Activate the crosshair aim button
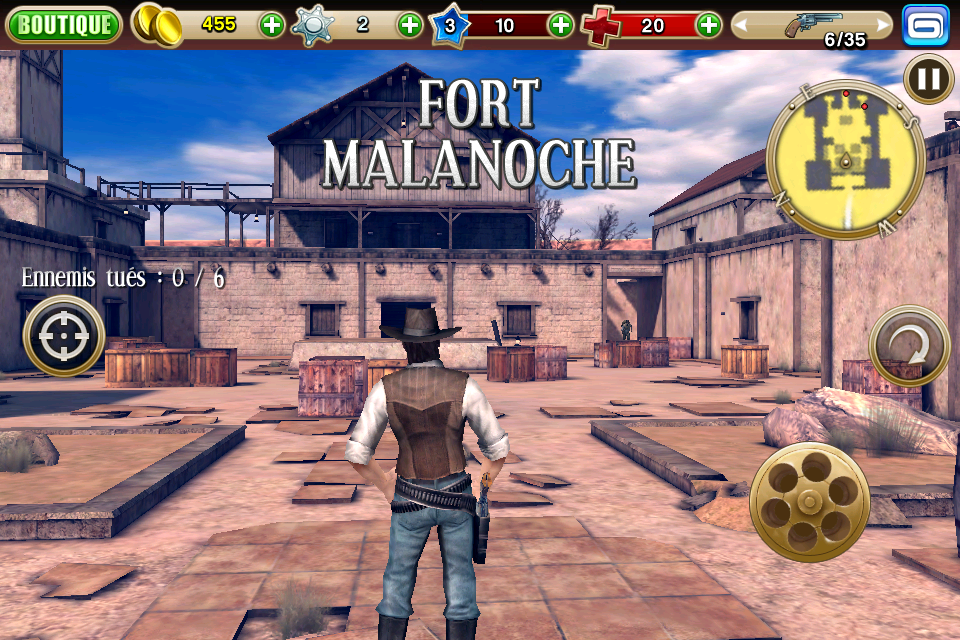The height and width of the screenshot is (640, 960). click(64, 336)
